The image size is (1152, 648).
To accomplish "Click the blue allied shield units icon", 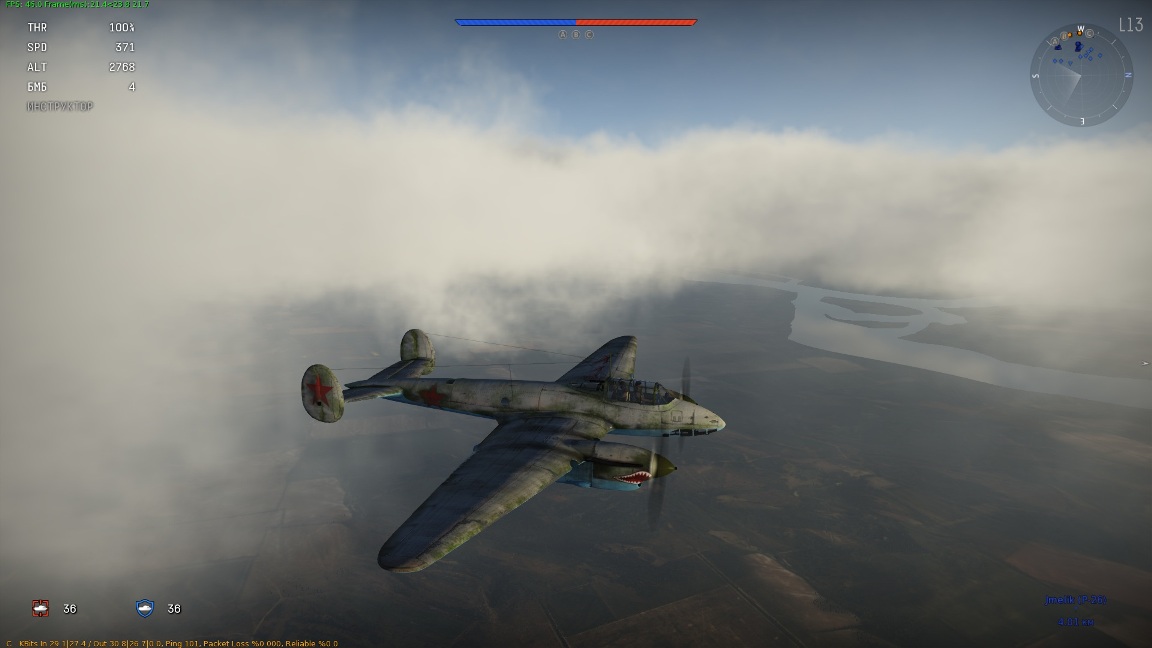I will [145, 608].
